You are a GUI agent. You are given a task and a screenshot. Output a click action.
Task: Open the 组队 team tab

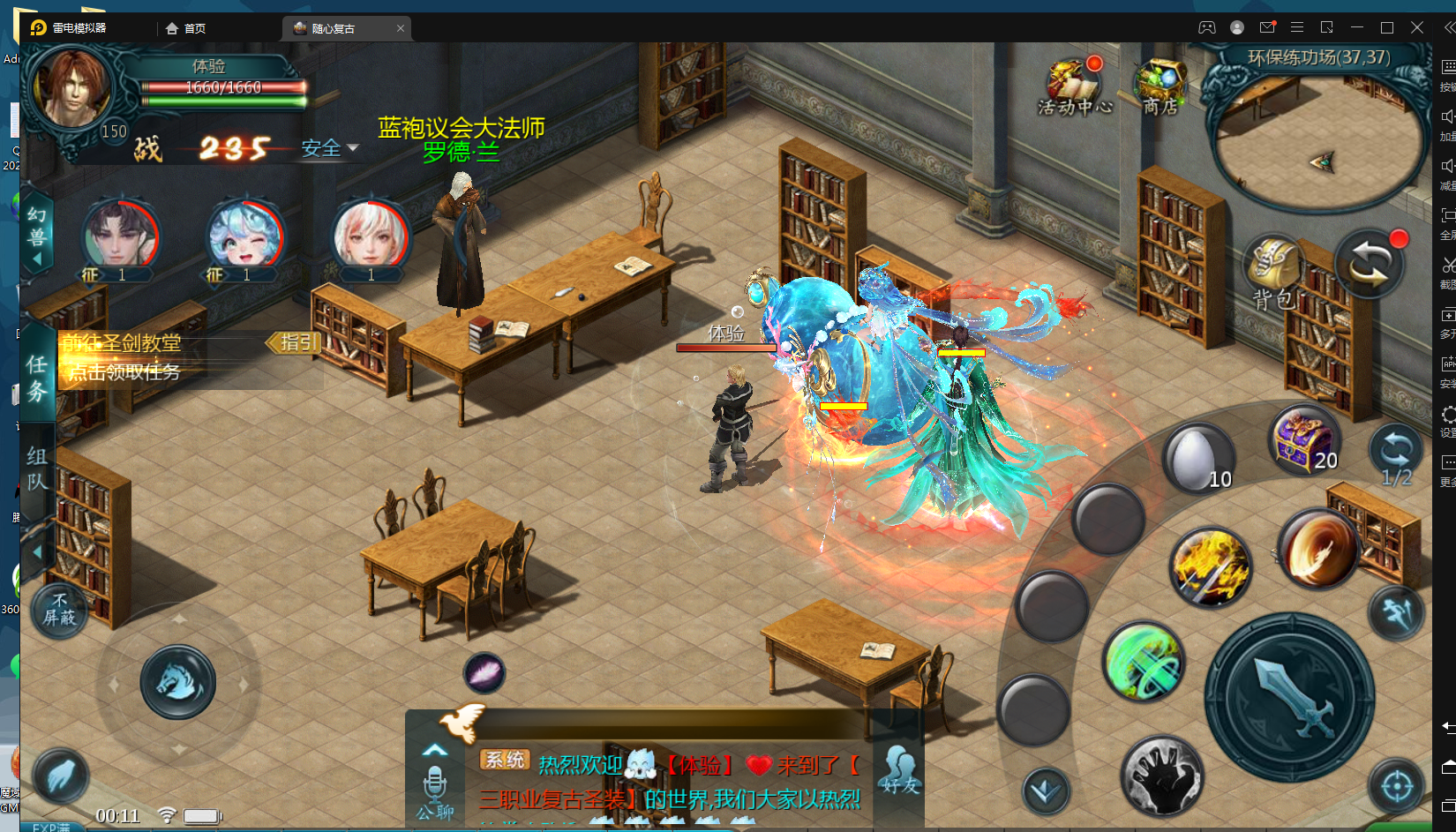(37, 468)
